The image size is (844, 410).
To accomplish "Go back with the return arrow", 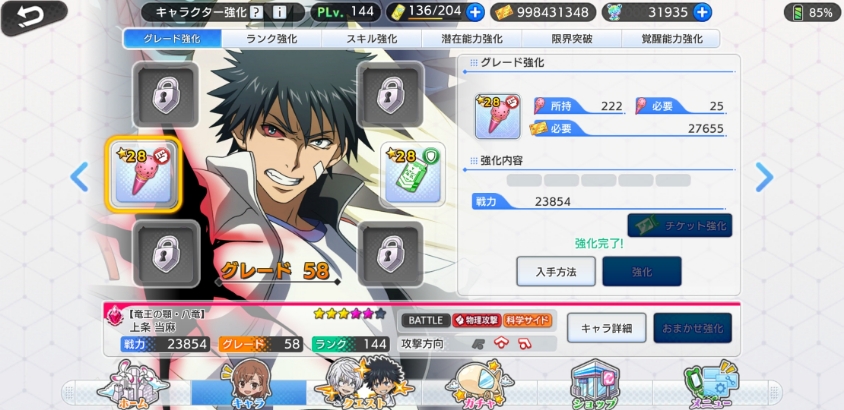I will (x=30, y=16).
